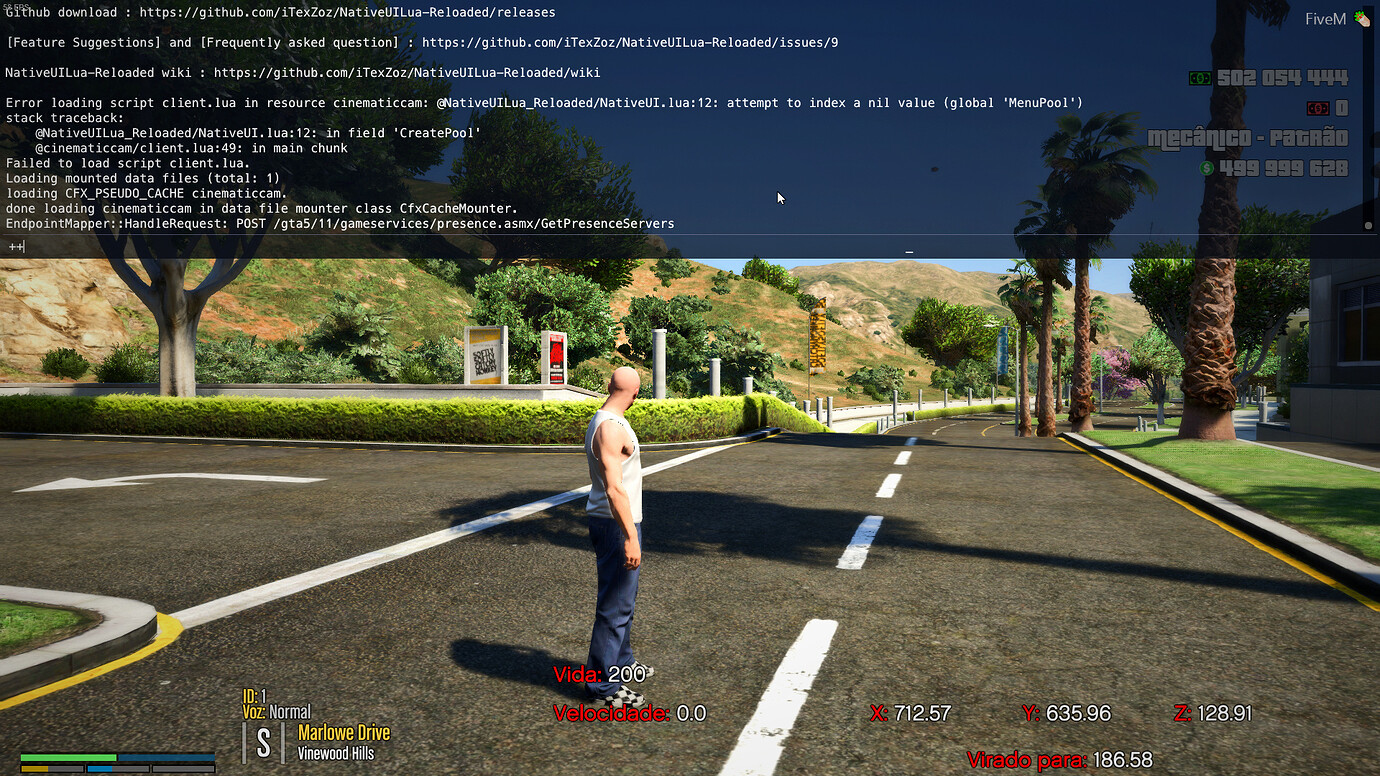Collapse the console using the dash handle

click(x=908, y=253)
